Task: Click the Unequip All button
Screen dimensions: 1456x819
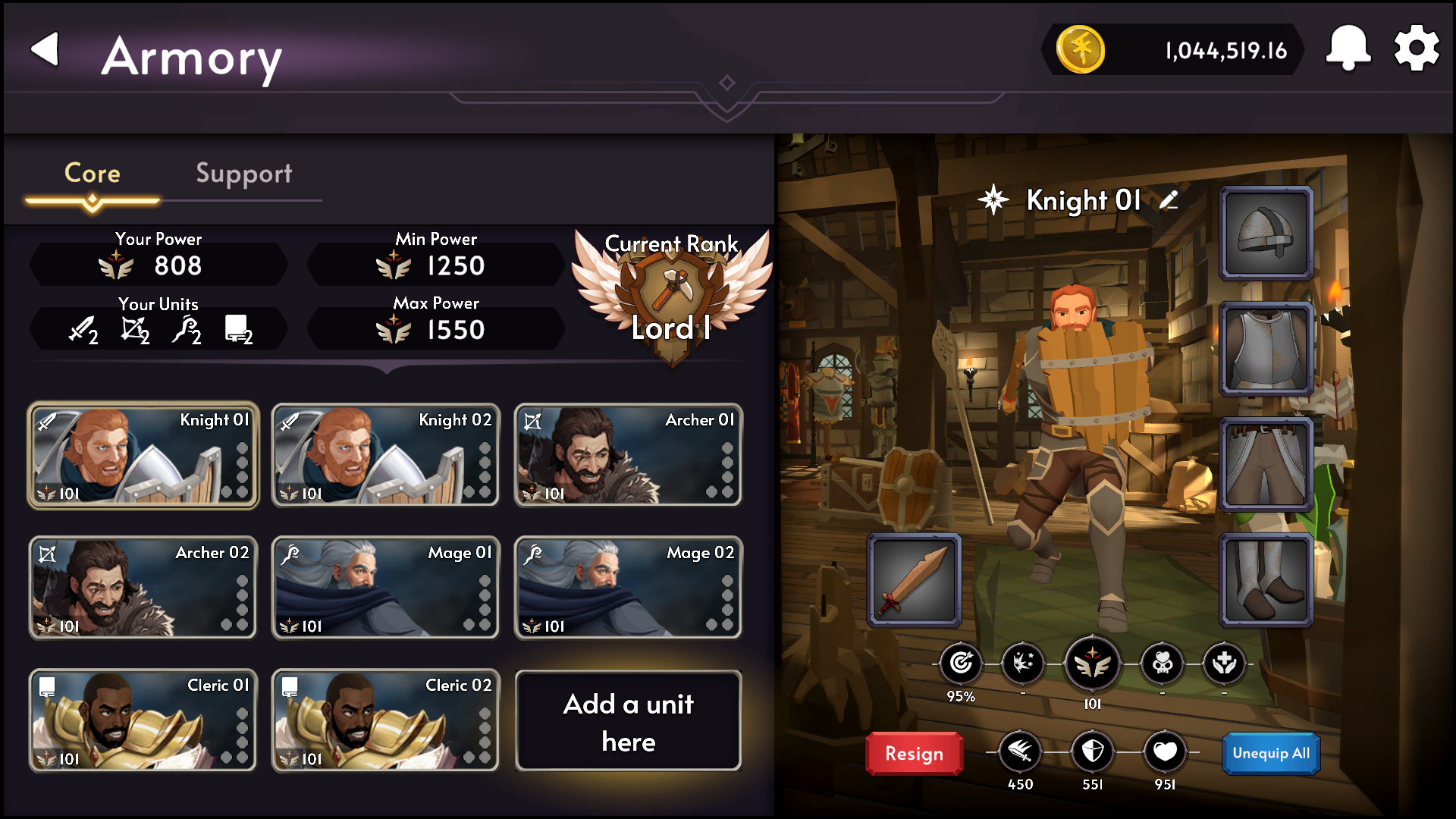Action: pos(1271,754)
